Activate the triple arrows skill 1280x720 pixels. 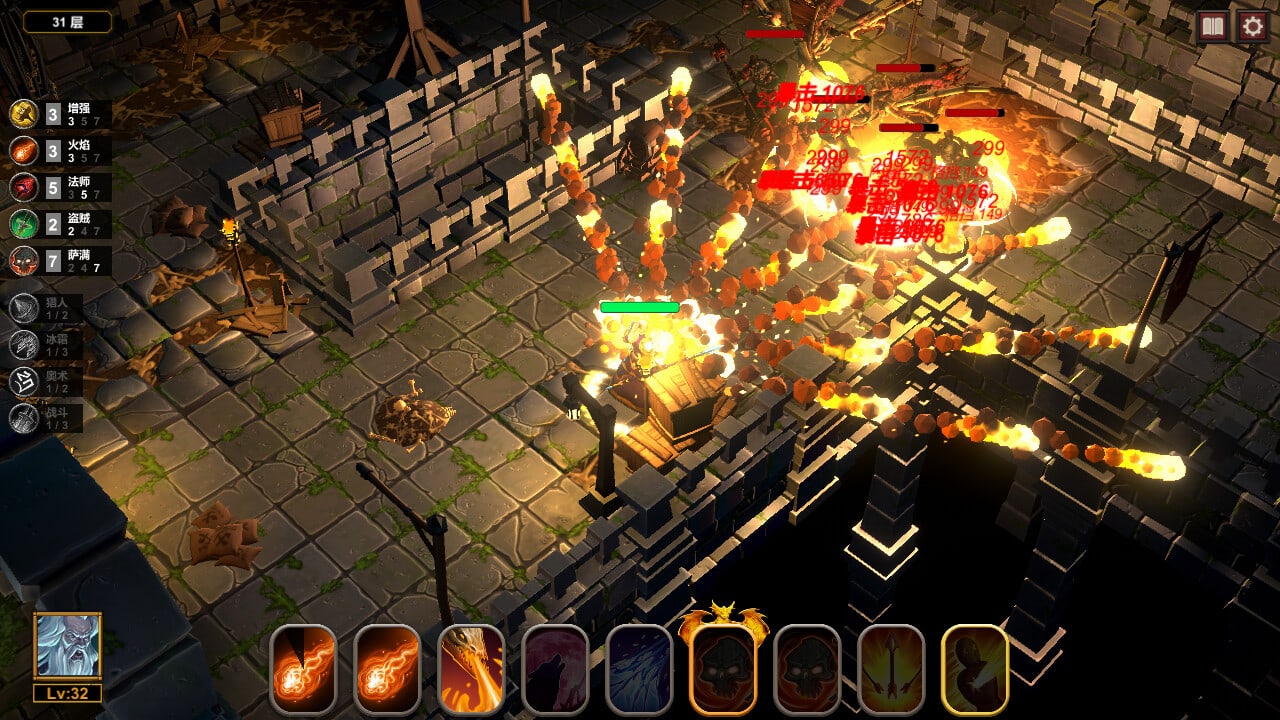click(x=891, y=669)
